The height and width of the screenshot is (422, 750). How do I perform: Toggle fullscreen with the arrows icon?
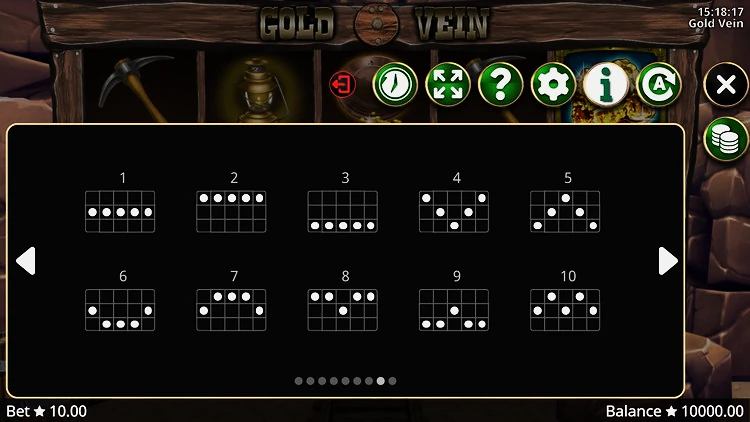[448, 85]
